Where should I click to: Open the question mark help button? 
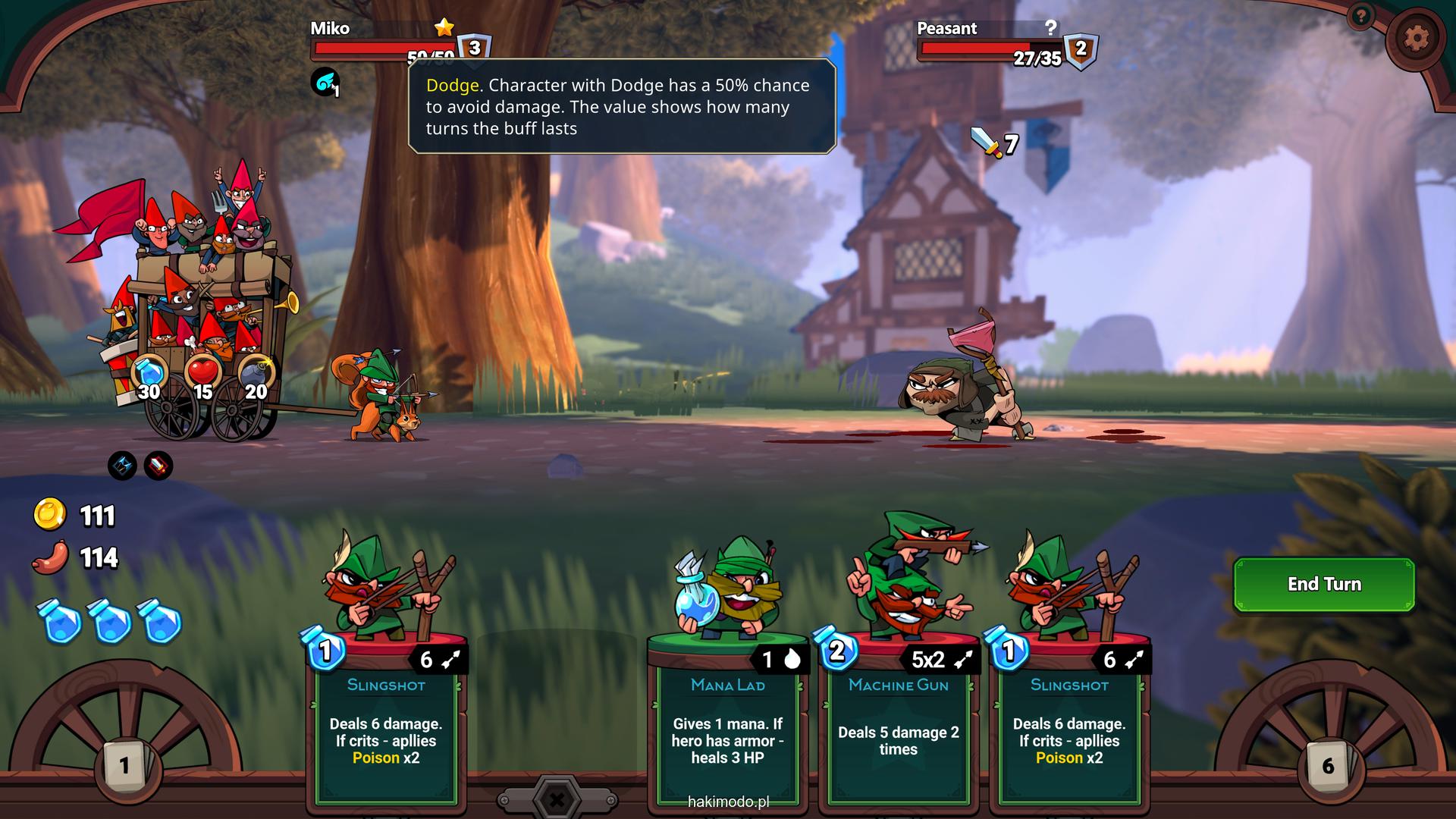1361,16
